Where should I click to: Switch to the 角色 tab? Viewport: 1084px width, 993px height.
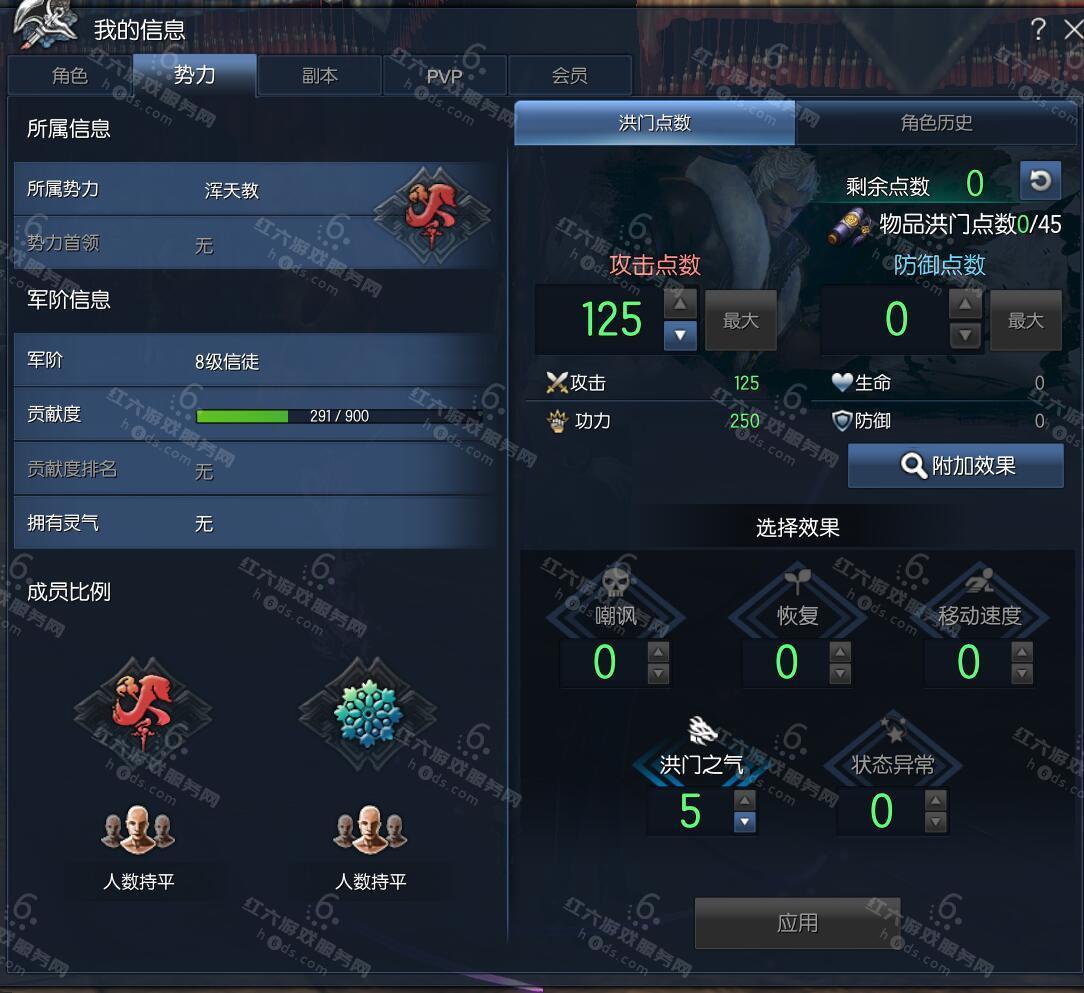point(70,76)
